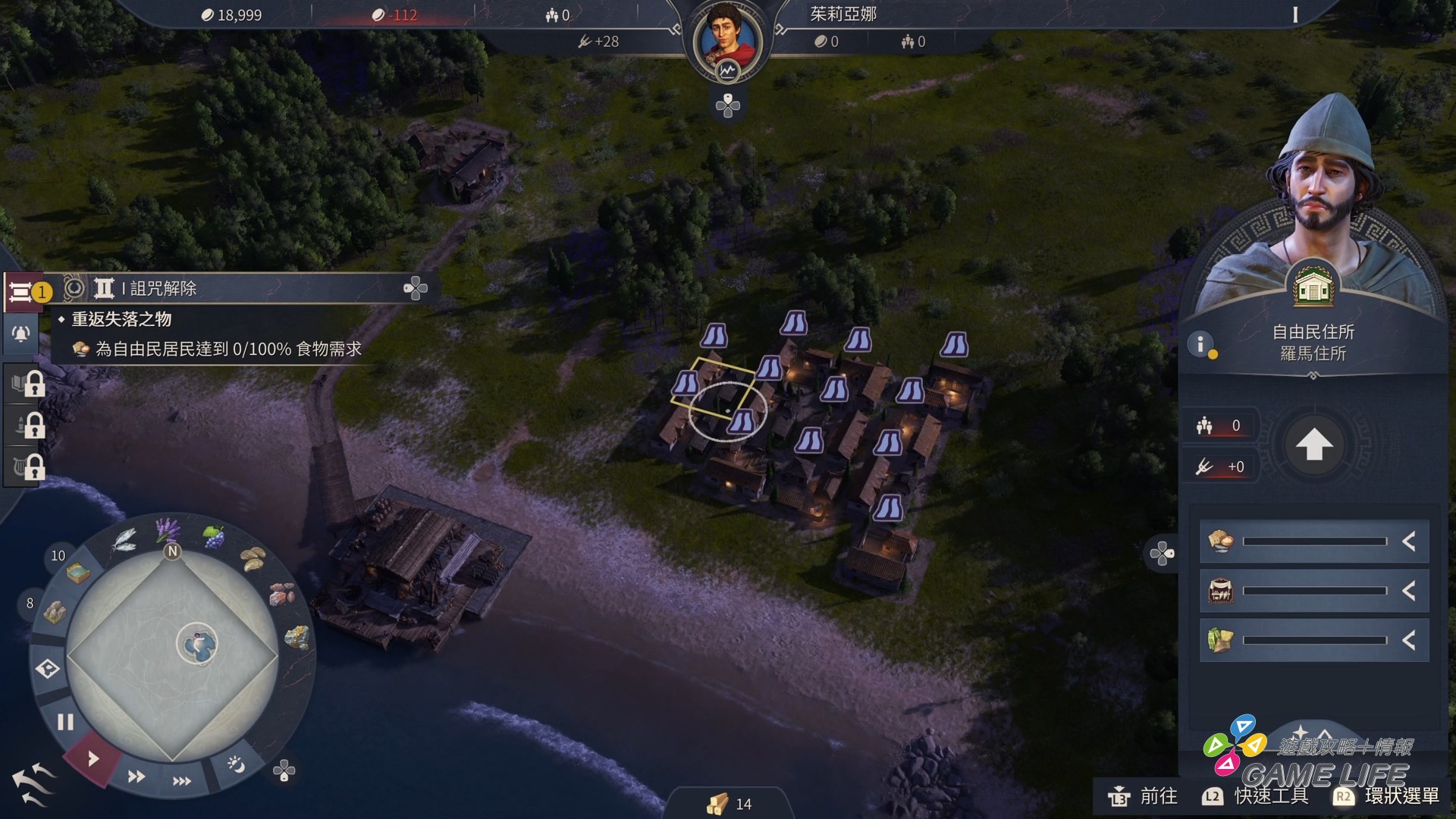This screenshot has width=1456, height=819.
Task: Pause the game speed
Action: click(66, 722)
